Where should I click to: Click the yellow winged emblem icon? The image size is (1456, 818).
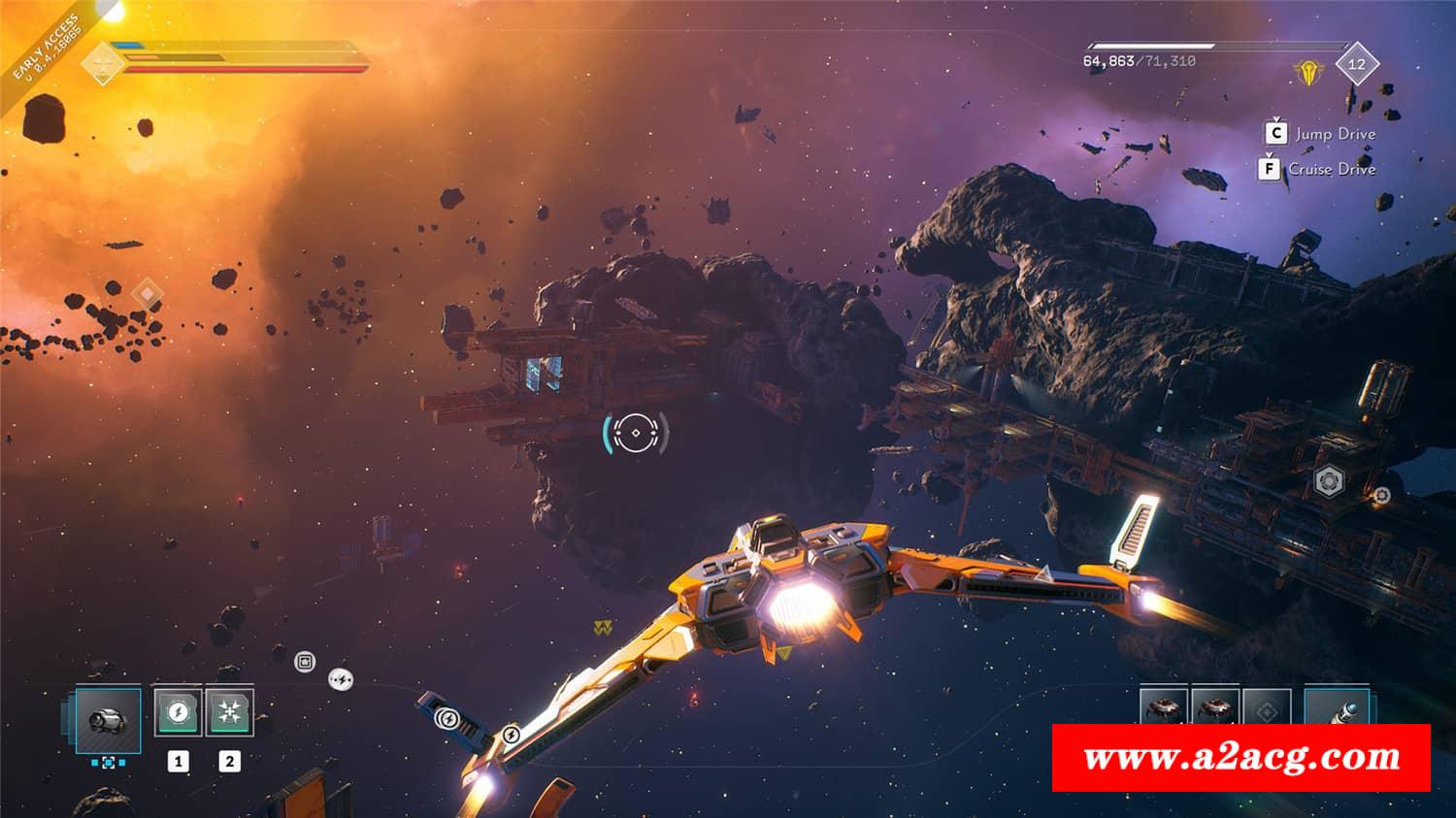tap(1307, 71)
